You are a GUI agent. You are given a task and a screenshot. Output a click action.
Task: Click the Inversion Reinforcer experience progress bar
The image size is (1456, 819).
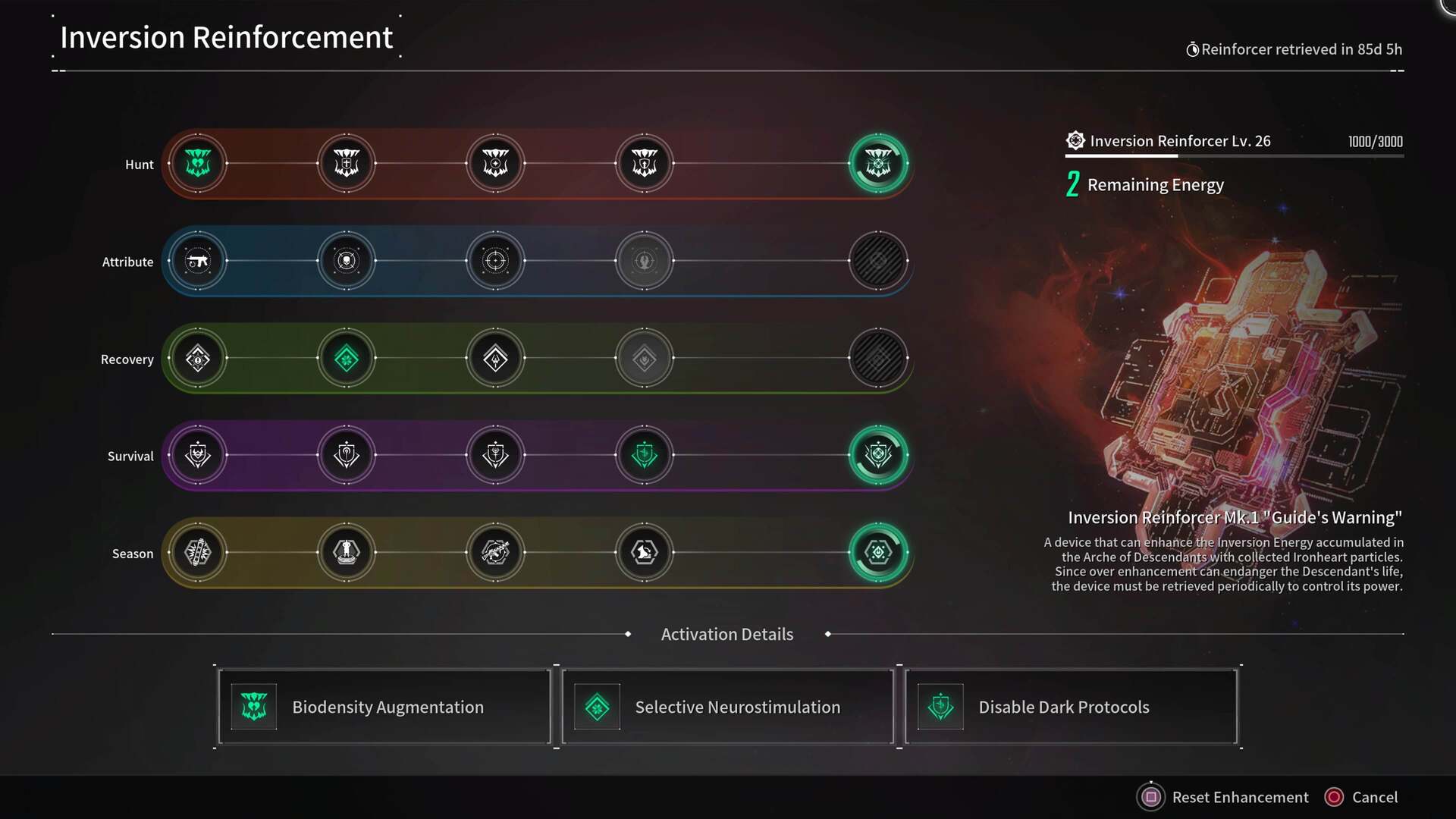pyautogui.click(x=1233, y=157)
